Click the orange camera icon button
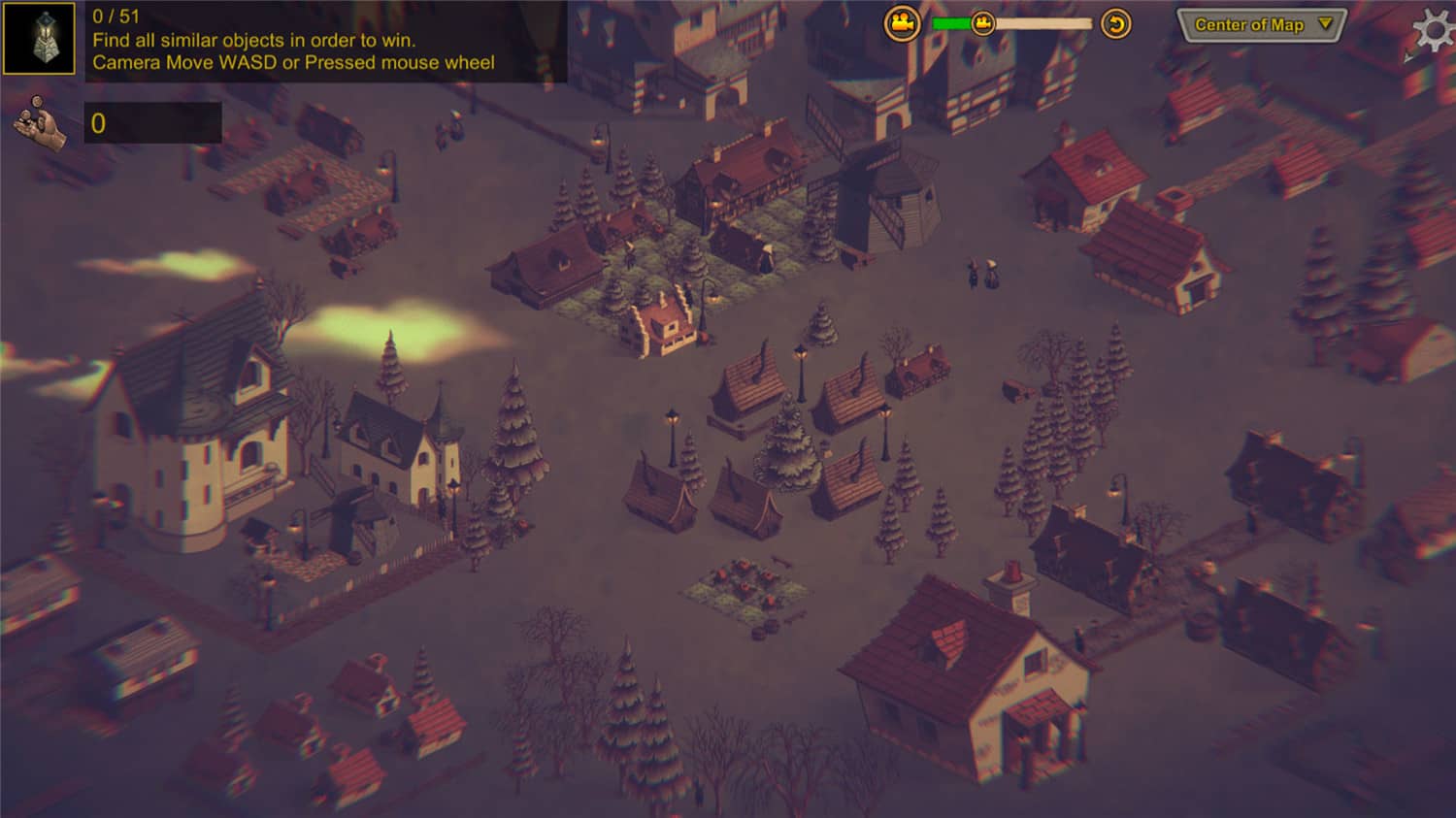 [902, 23]
